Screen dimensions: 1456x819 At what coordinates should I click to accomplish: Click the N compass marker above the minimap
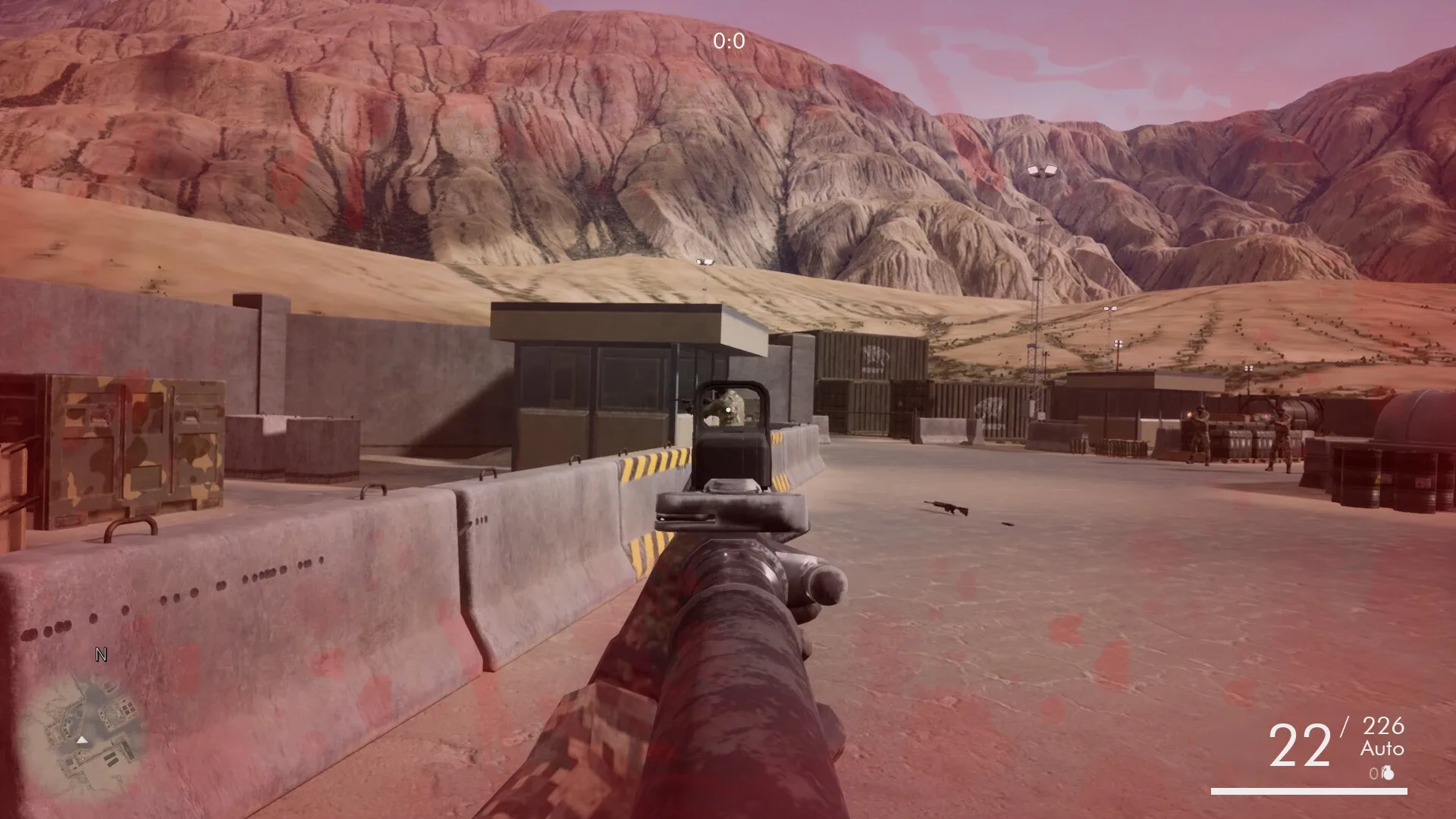pos(99,654)
